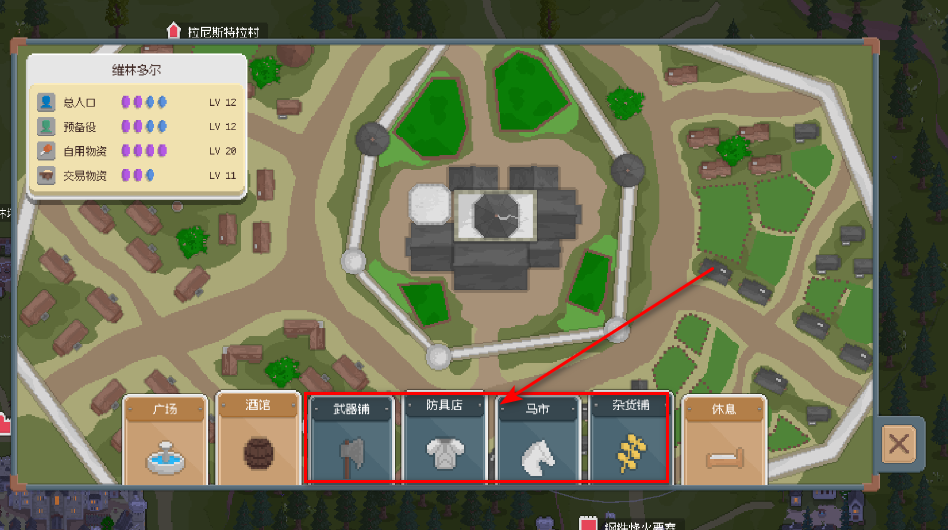Browse the 防具店 armor shop
Screen dimensions: 948x530
tap(443, 442)
